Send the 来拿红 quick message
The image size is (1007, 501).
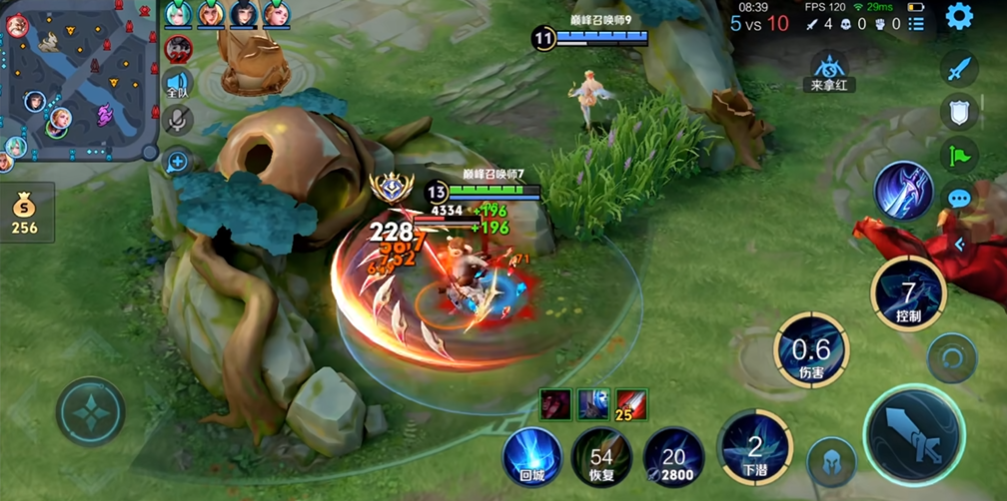click(828, 72)
